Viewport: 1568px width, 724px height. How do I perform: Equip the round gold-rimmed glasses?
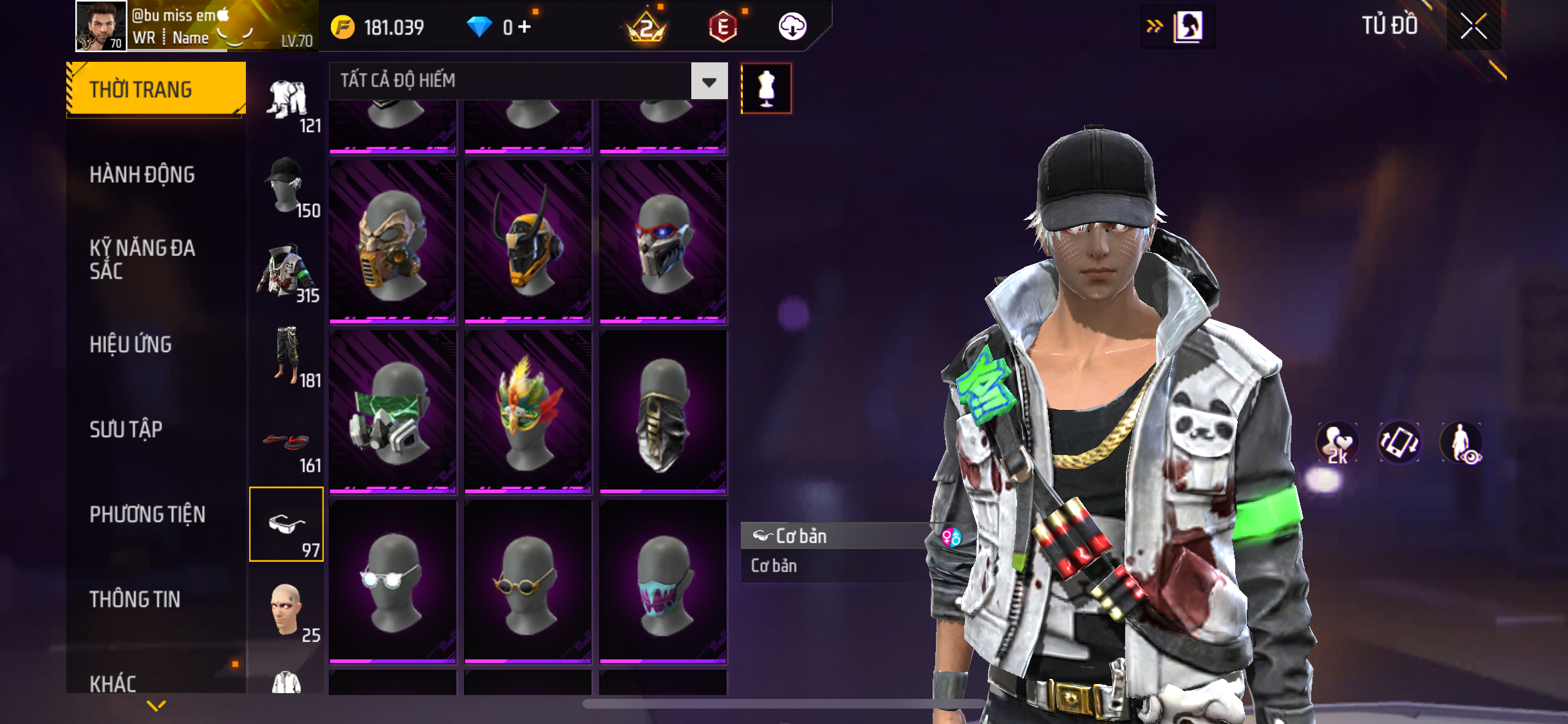point(528,582)
